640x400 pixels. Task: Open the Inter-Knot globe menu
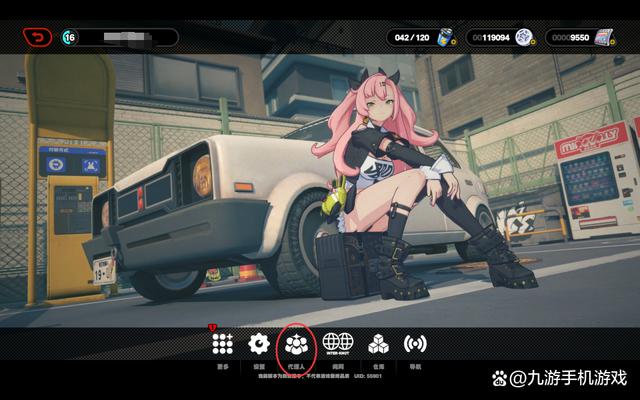[x=337, y=344]
